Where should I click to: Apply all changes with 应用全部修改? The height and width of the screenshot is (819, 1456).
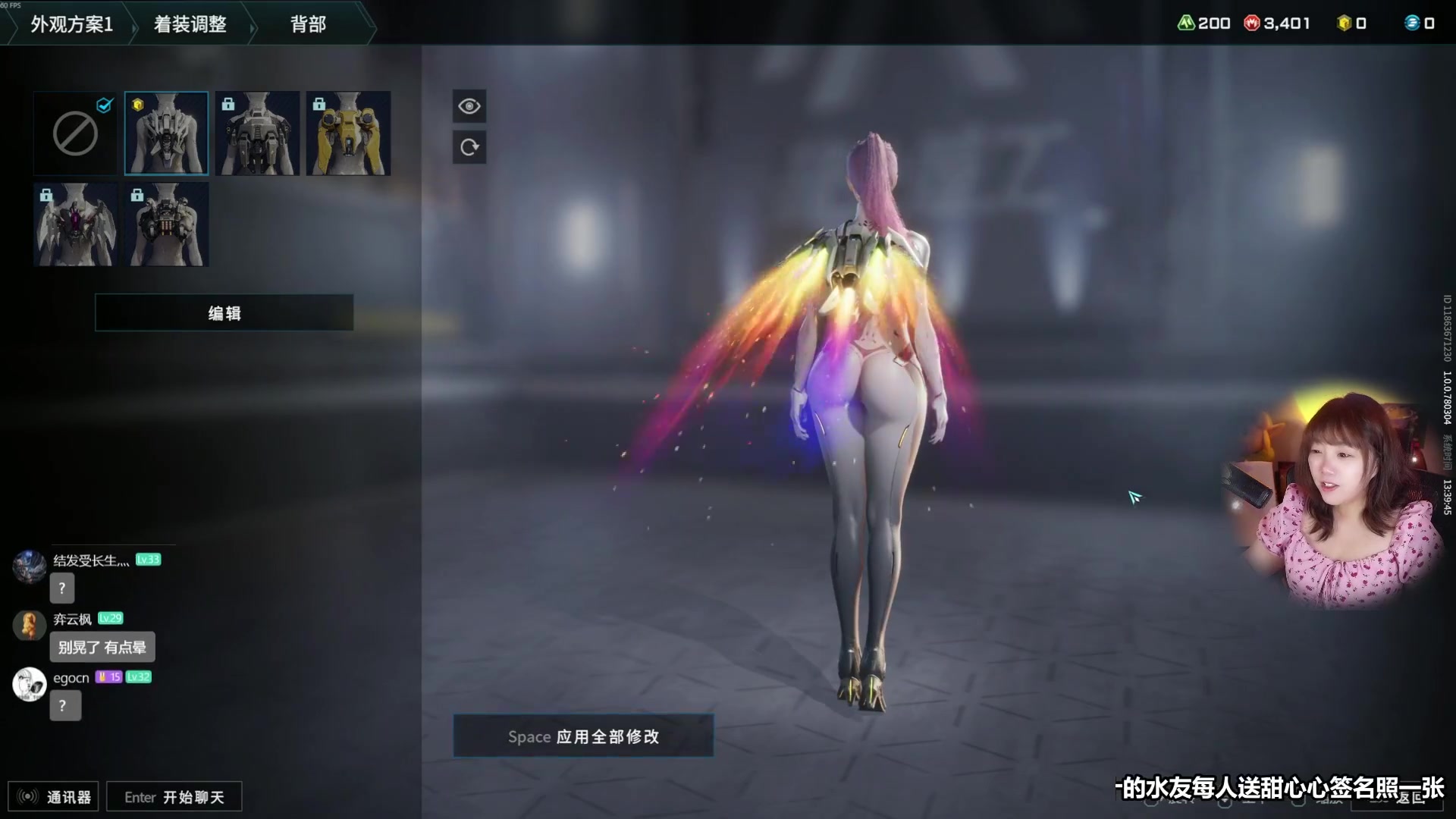[583, 736]
